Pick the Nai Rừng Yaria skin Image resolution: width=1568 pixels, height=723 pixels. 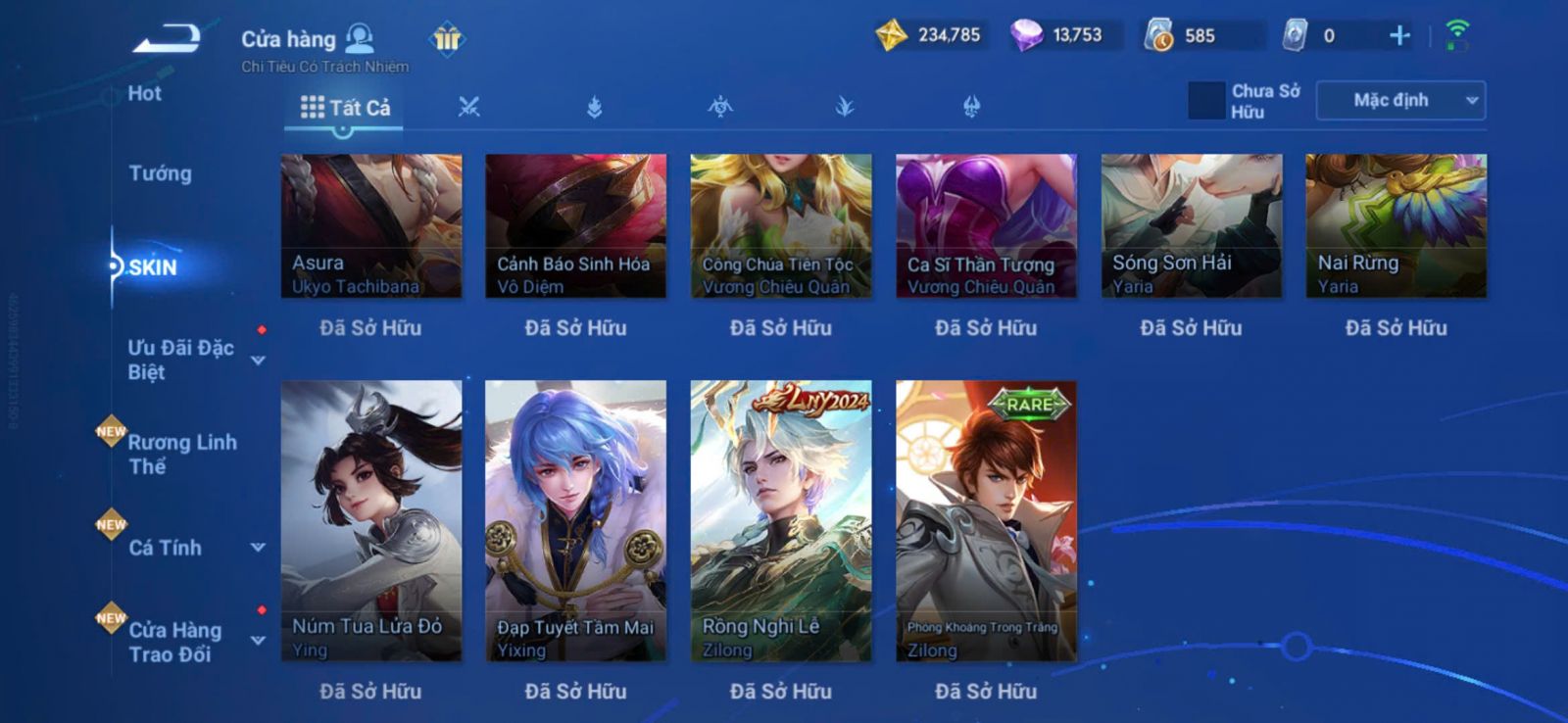(x=1396, y=225)
